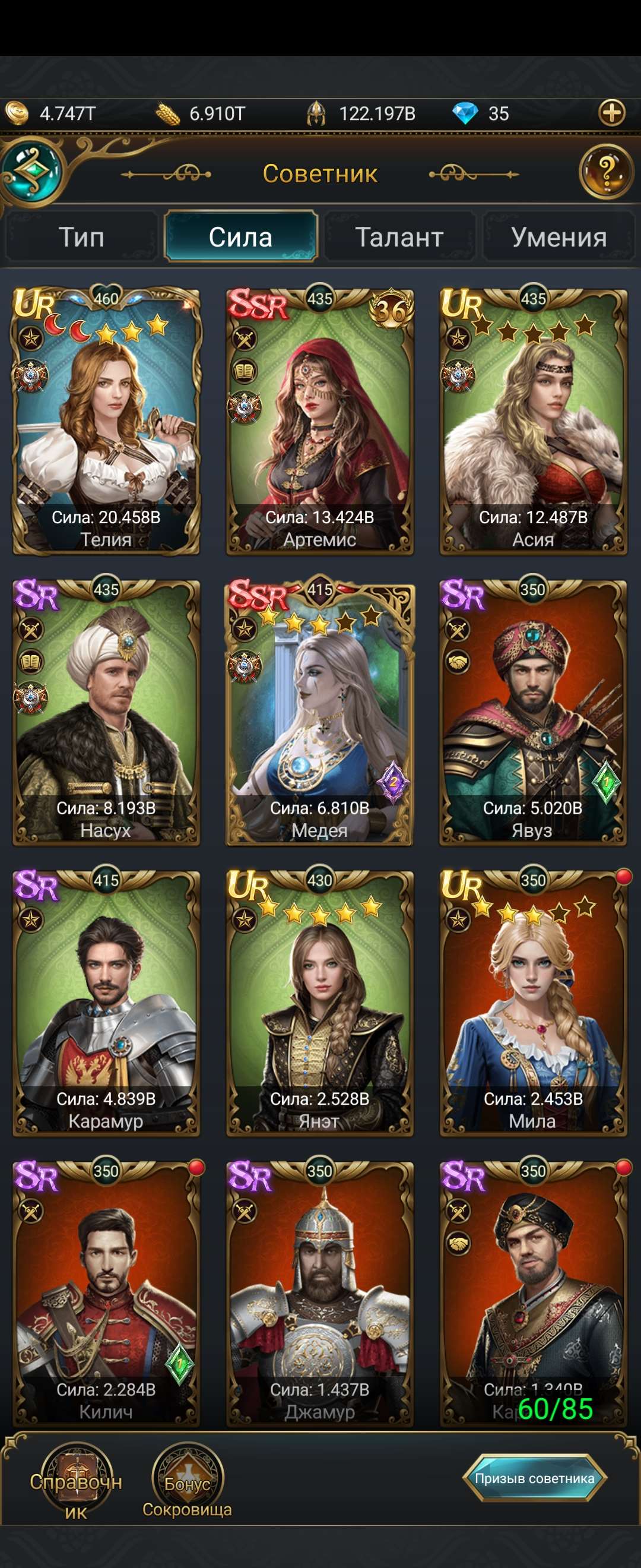This screenshot has width=641, height=1568.
Task: Switch to the Тип sorting tab
Action: coord(81,237)
